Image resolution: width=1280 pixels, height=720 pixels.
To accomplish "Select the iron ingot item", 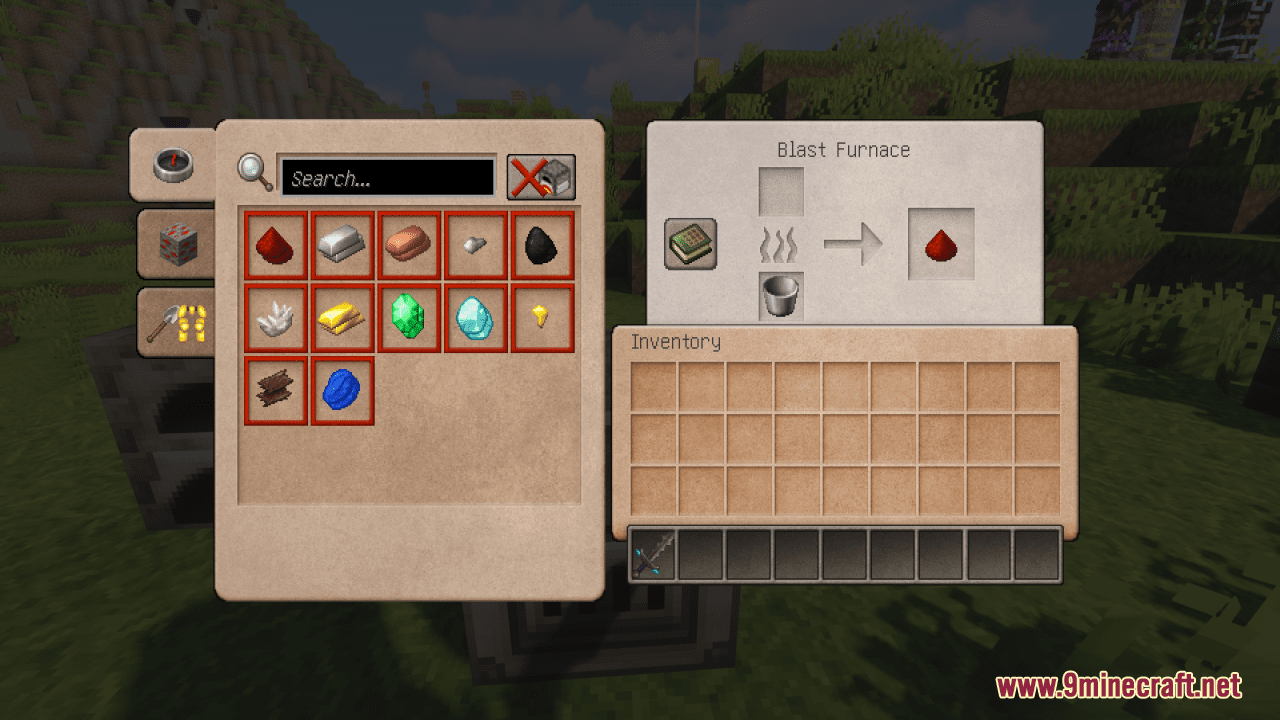I will point(342,245).
